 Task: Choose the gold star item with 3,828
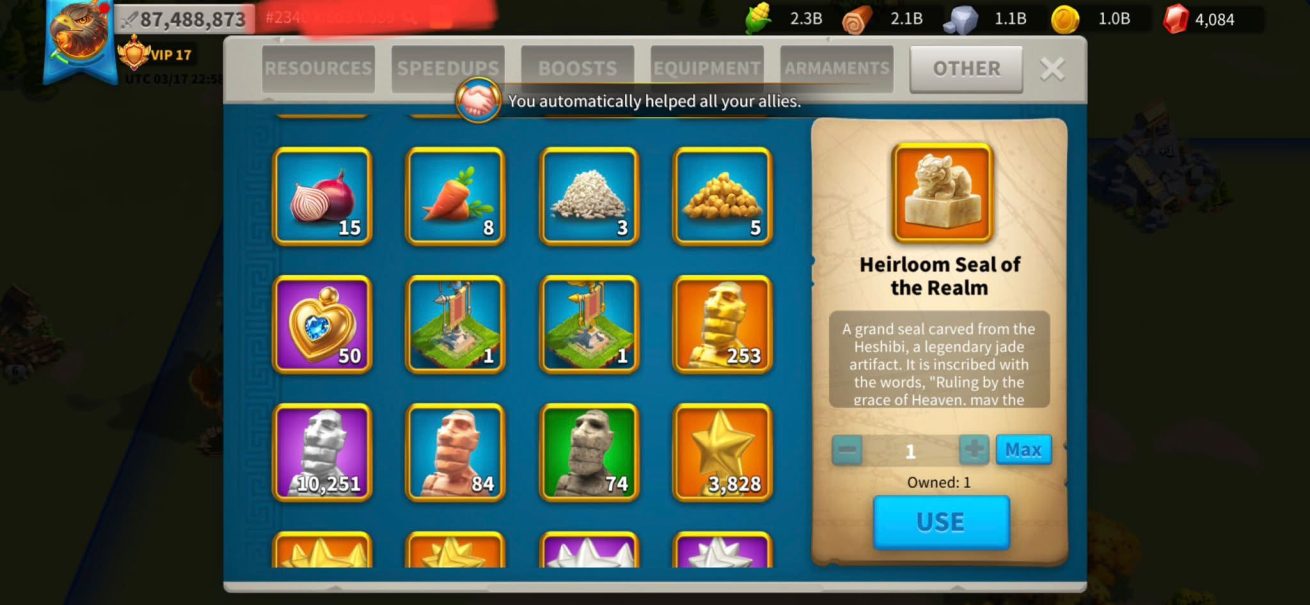723,452
